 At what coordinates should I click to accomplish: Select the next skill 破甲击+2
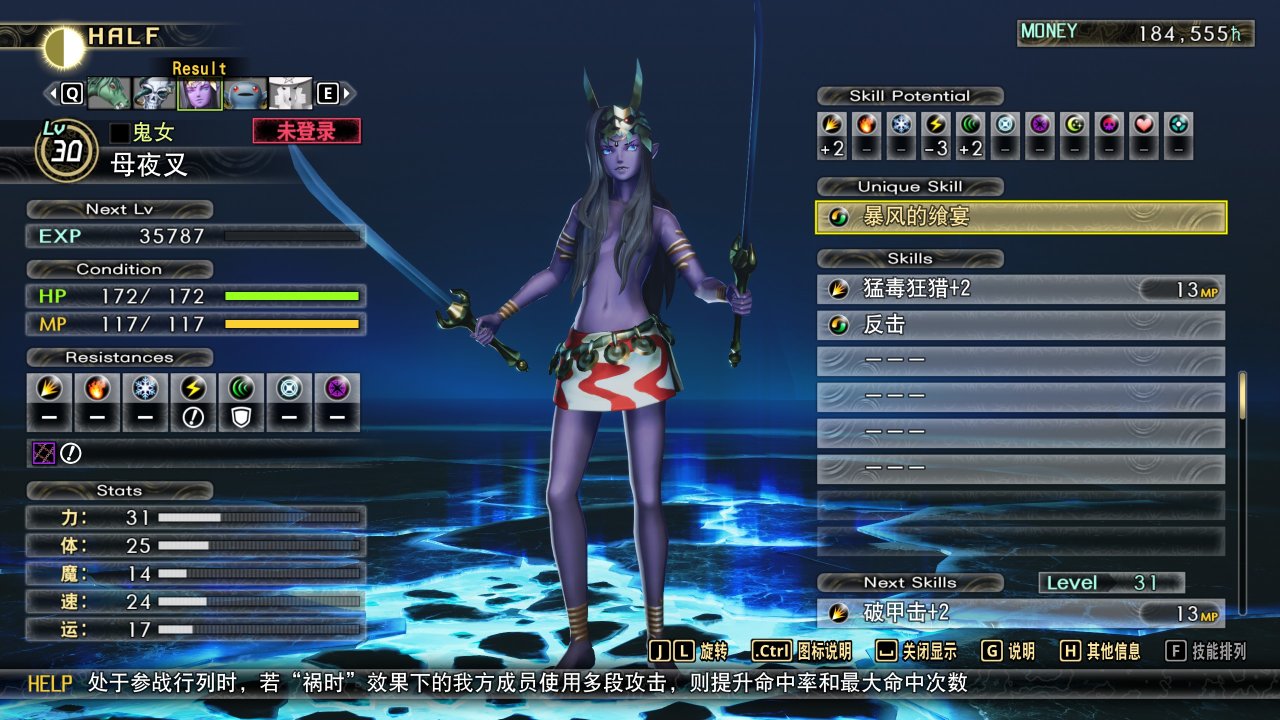click(1021, 613)
